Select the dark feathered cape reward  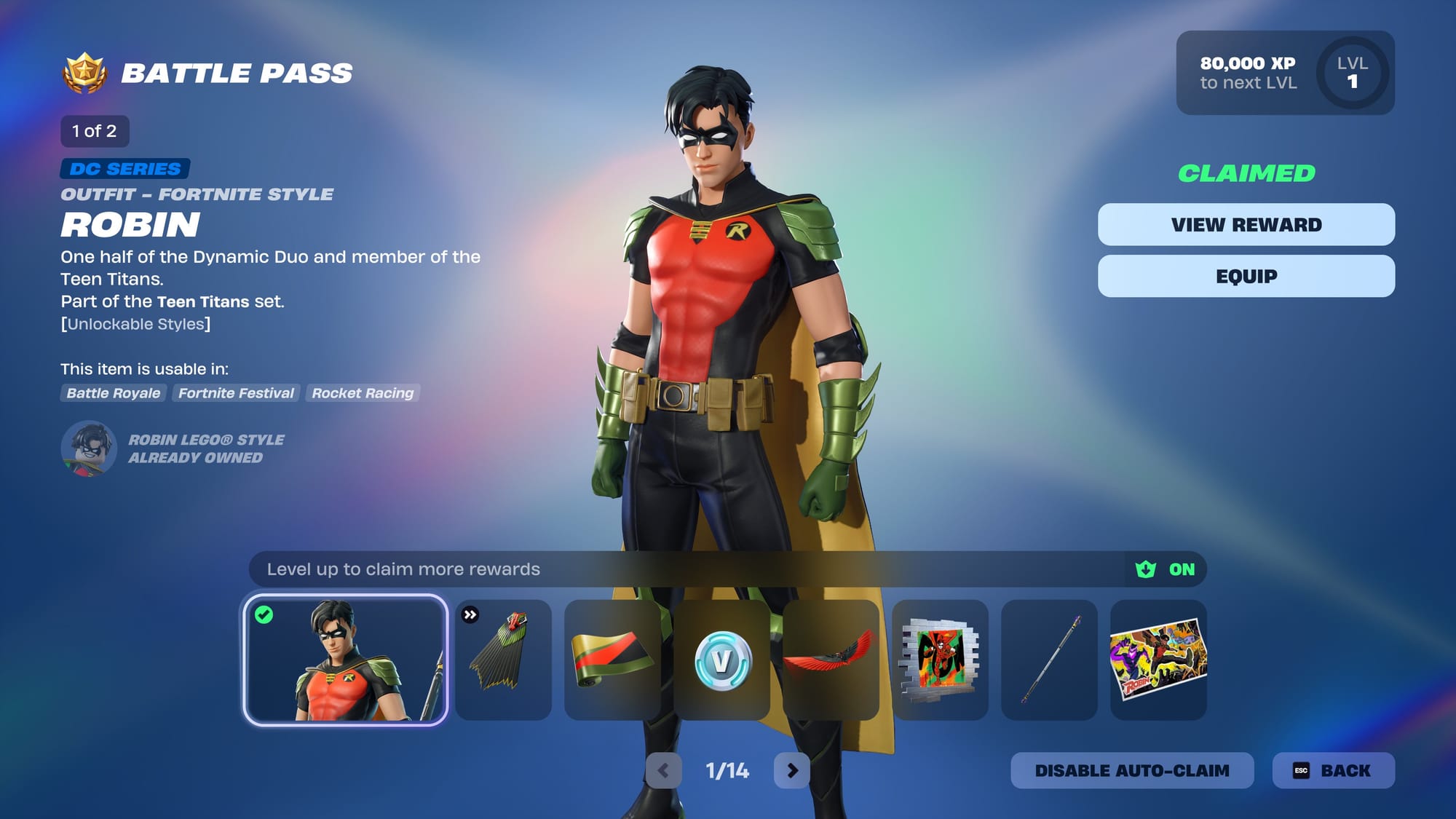[503, 660]
